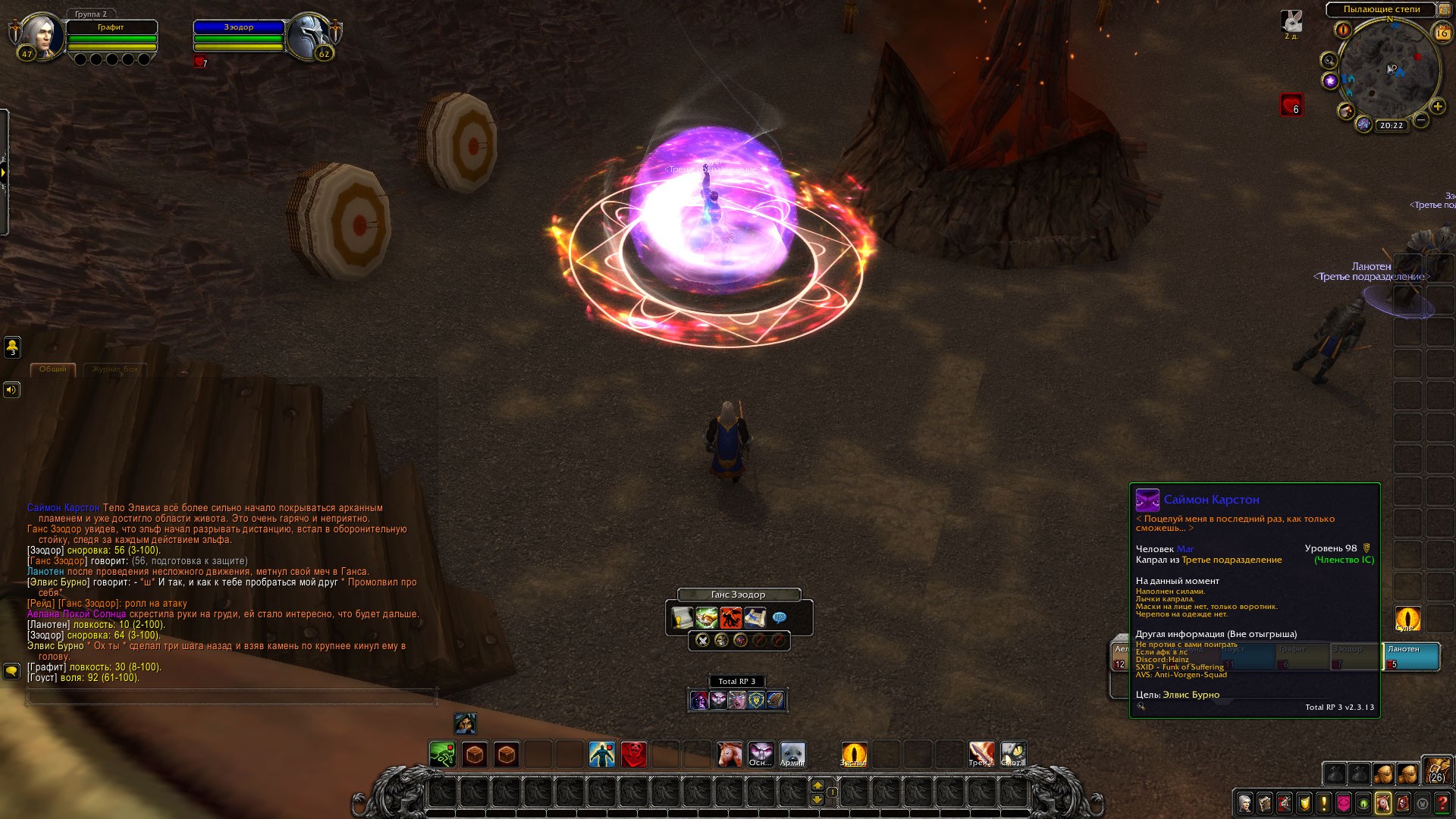Click the handshake icon in Ганс Зэодор toolbar
The image size is (1456, 819).
(707, 617)
